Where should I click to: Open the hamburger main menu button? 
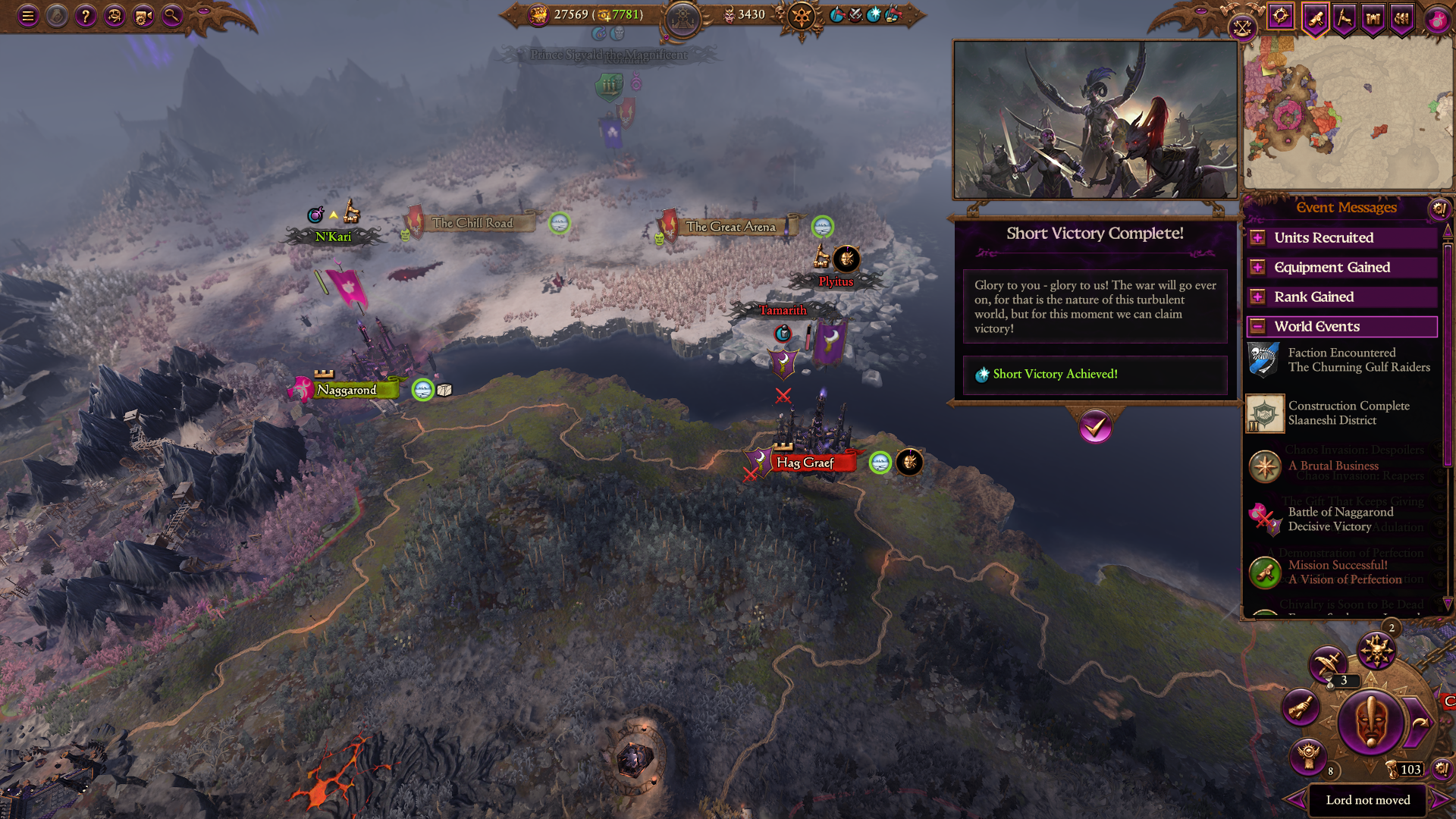(28, 16)
